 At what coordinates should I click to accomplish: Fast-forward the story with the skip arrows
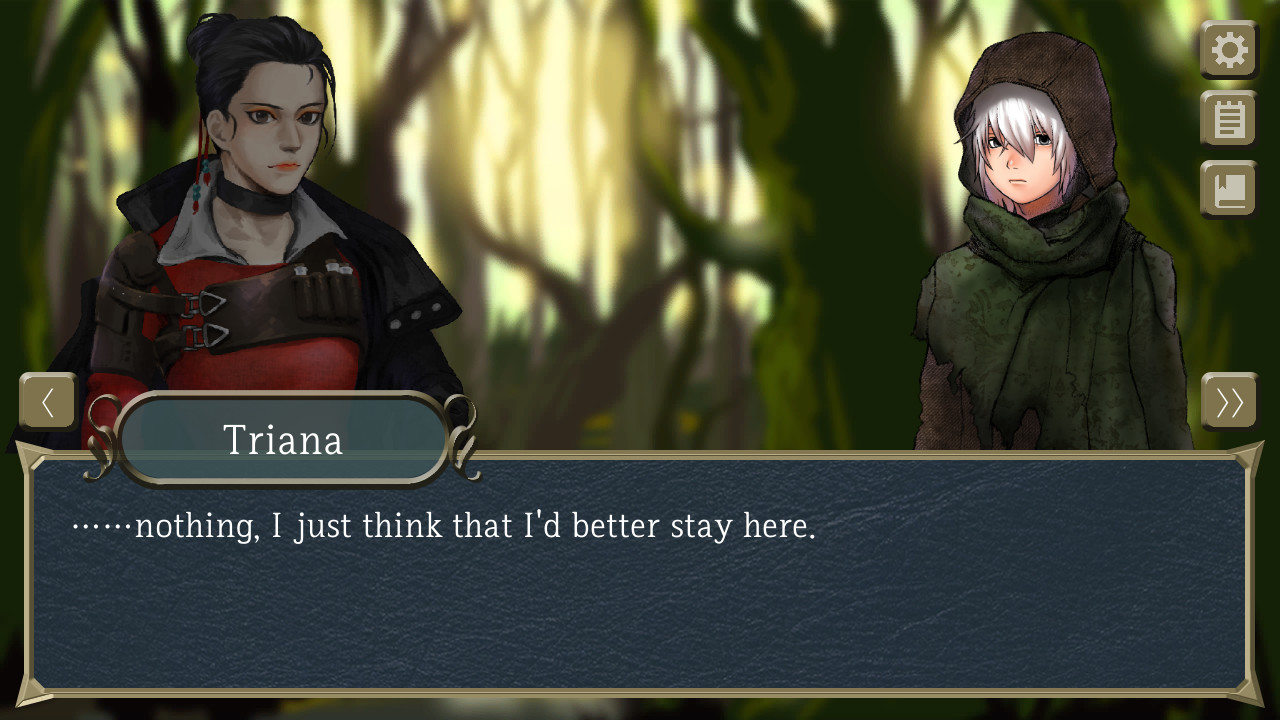pyautogui.click(x=1231, y=401)
